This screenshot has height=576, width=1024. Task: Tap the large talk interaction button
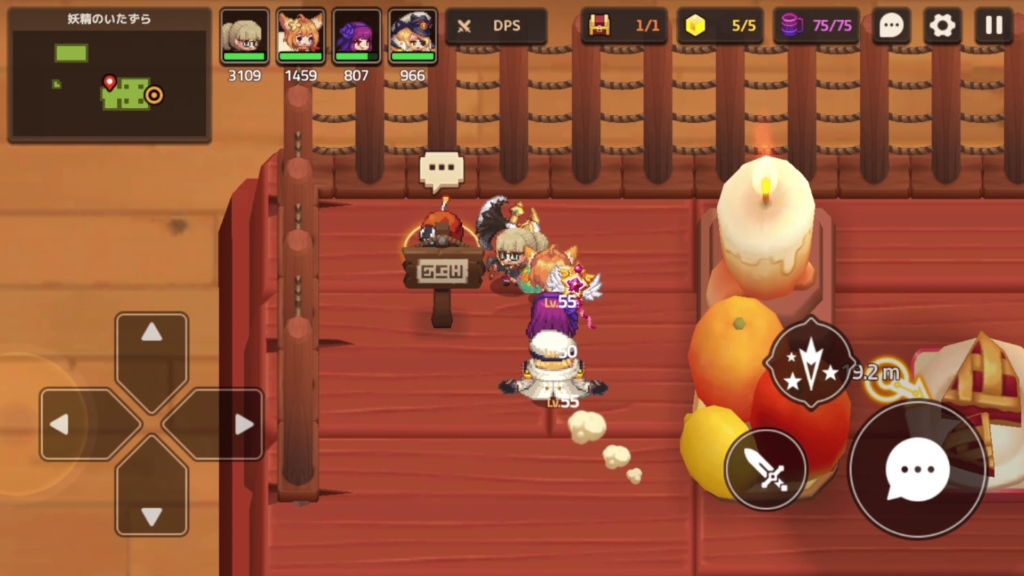917,470
